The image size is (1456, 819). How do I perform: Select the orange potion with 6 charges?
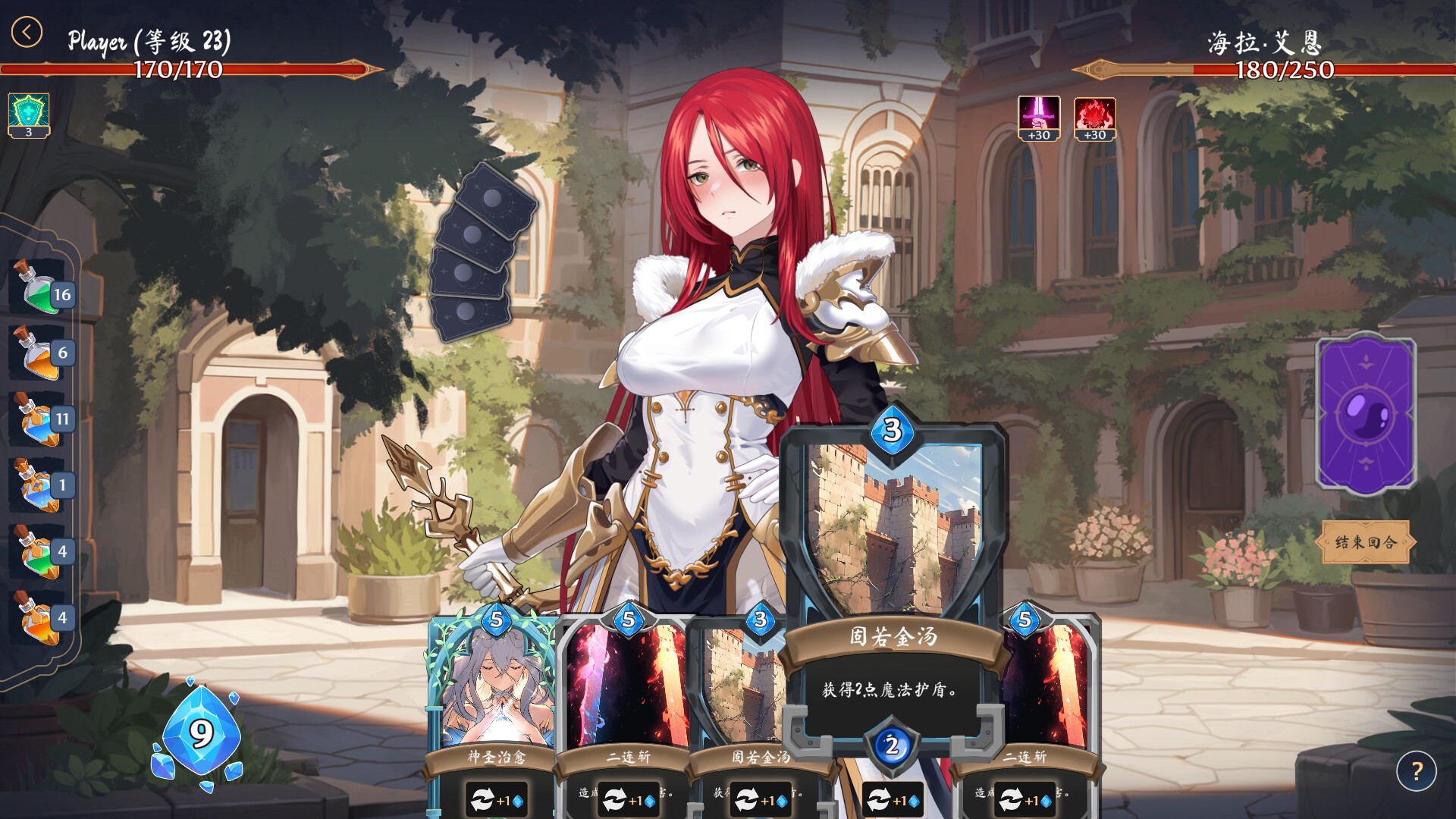coord(36,353)
